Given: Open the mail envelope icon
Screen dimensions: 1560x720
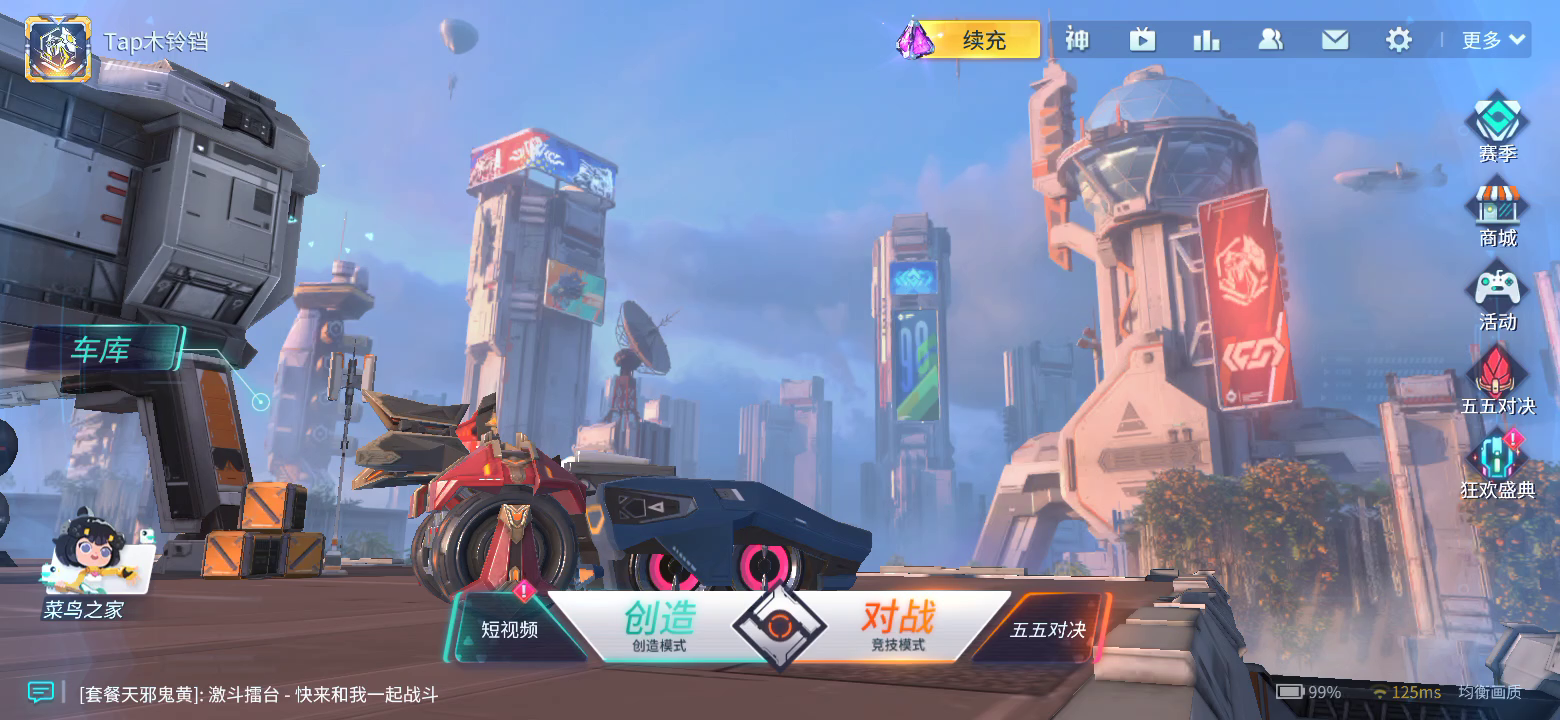Looking at the screenshot, I should point(1335,40).
